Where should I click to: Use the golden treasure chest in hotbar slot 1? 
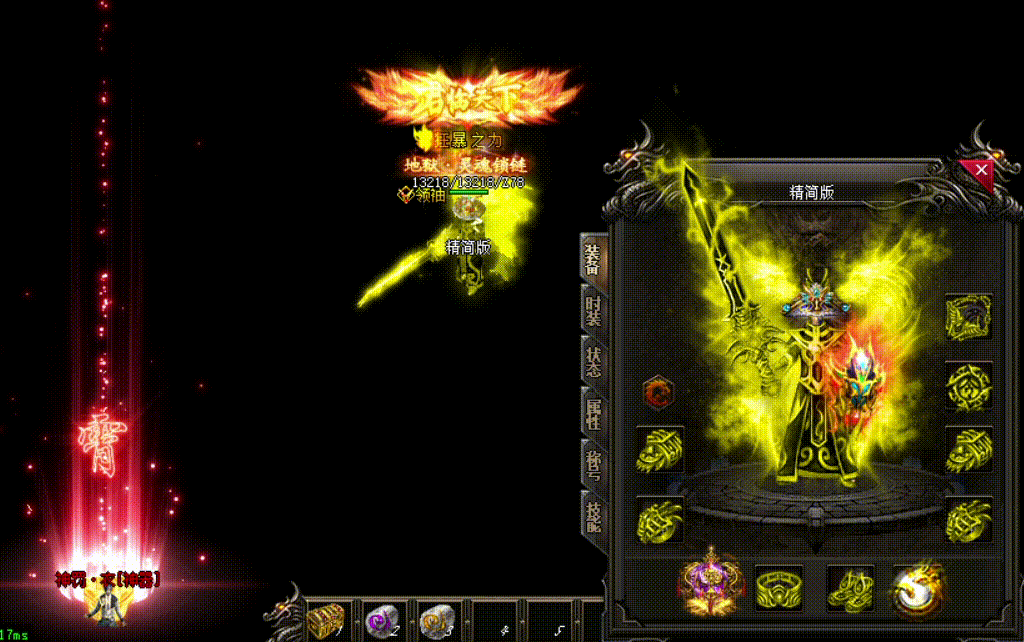click(327, 620)
